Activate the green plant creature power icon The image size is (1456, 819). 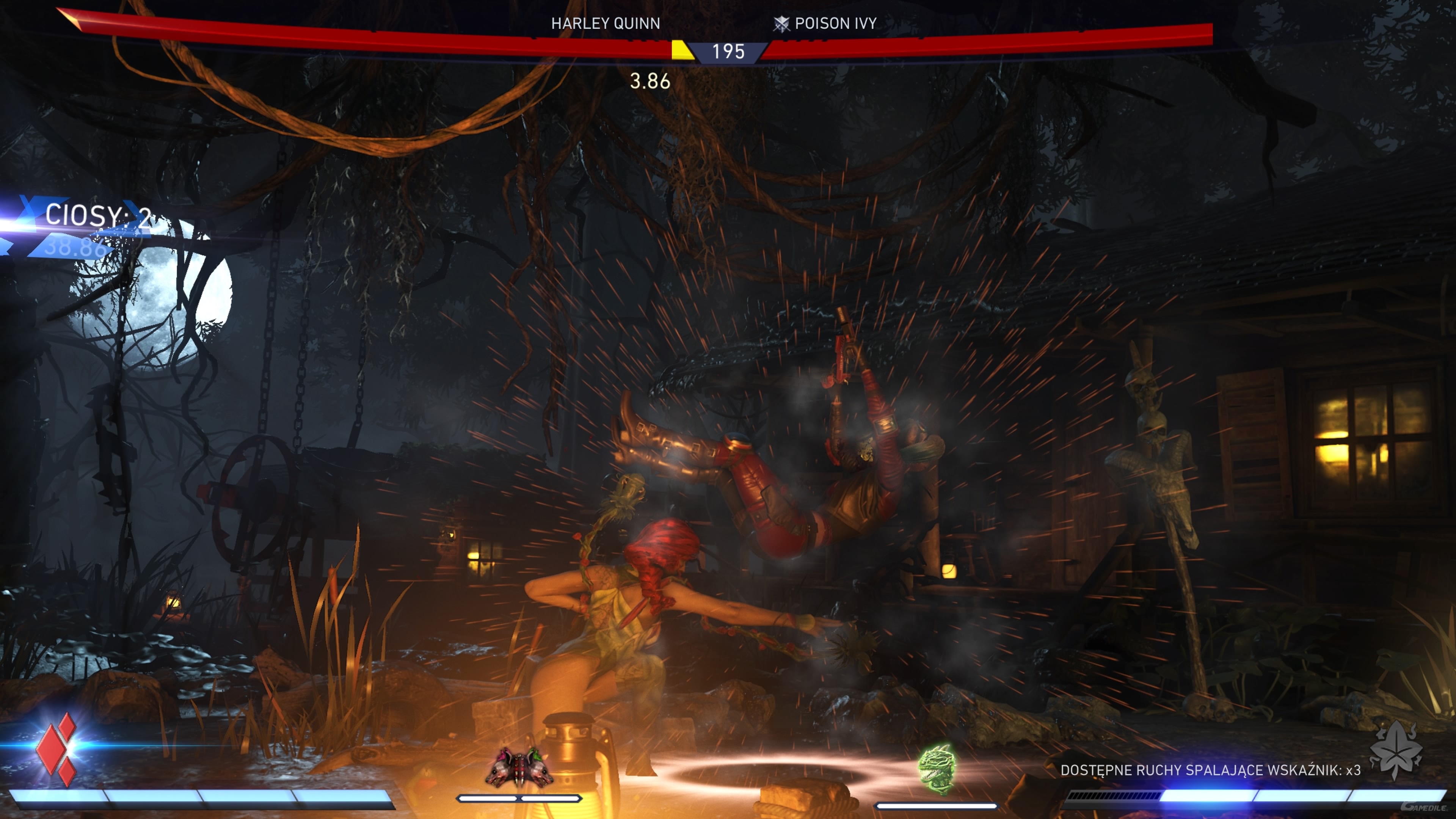[x=937, y=769]
